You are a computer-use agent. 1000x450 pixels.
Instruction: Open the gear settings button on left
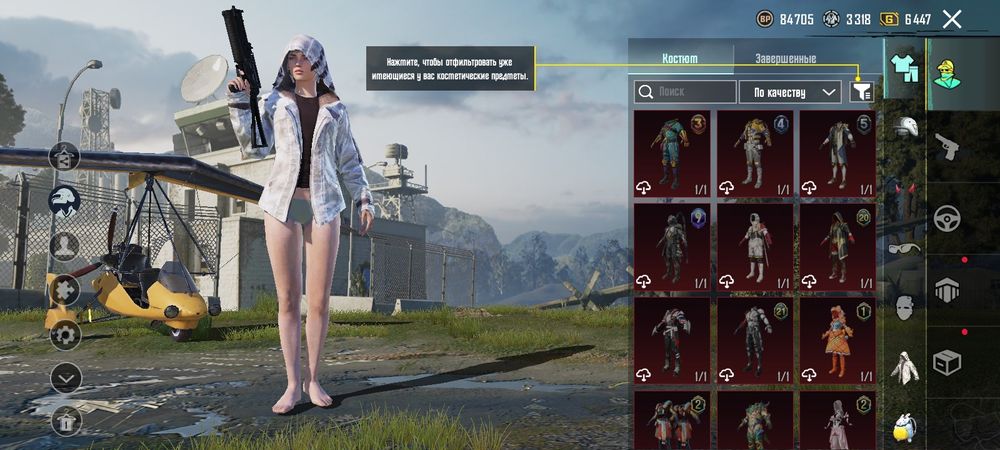(x=65, y=334)
